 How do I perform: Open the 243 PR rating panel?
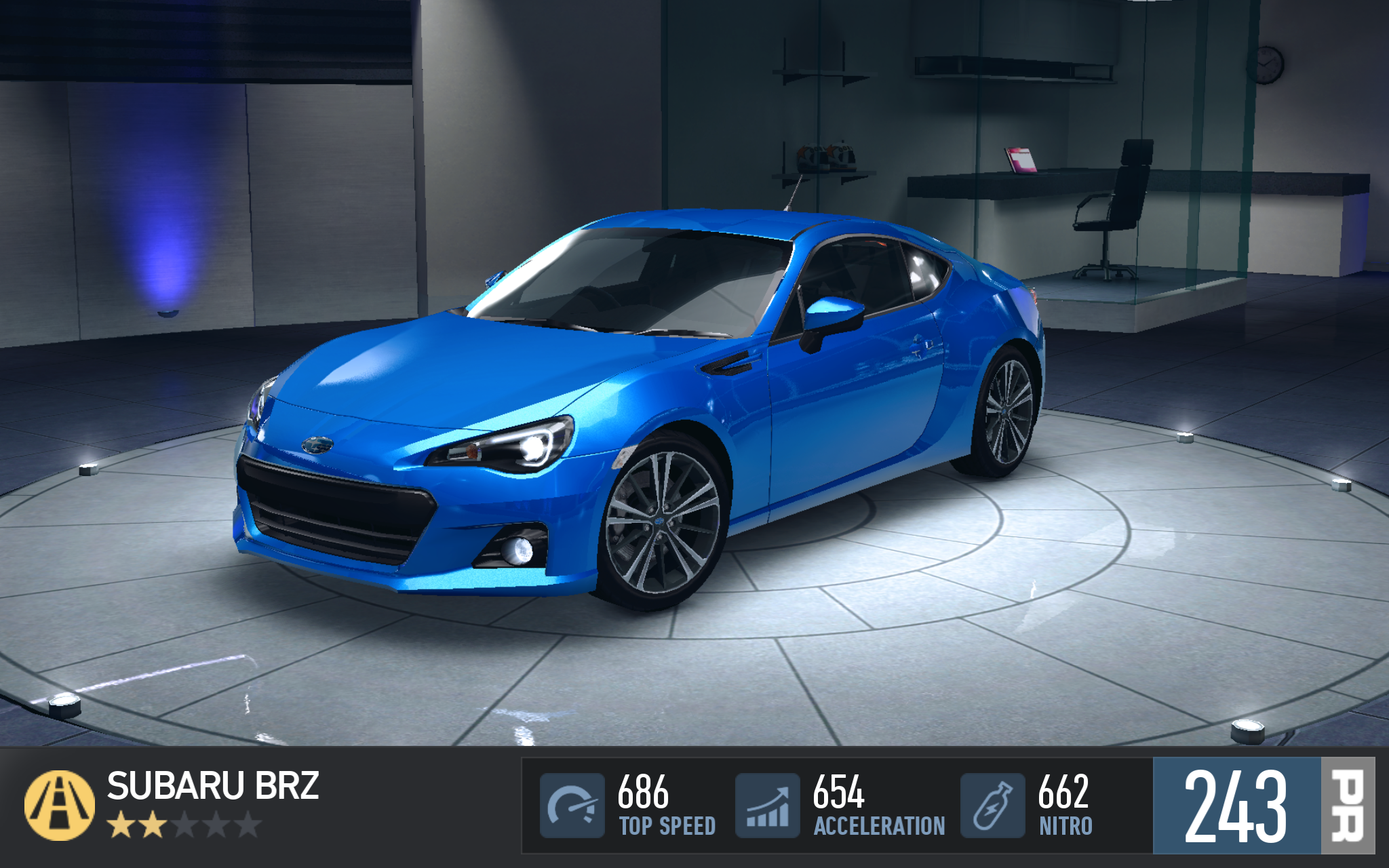1263,806
